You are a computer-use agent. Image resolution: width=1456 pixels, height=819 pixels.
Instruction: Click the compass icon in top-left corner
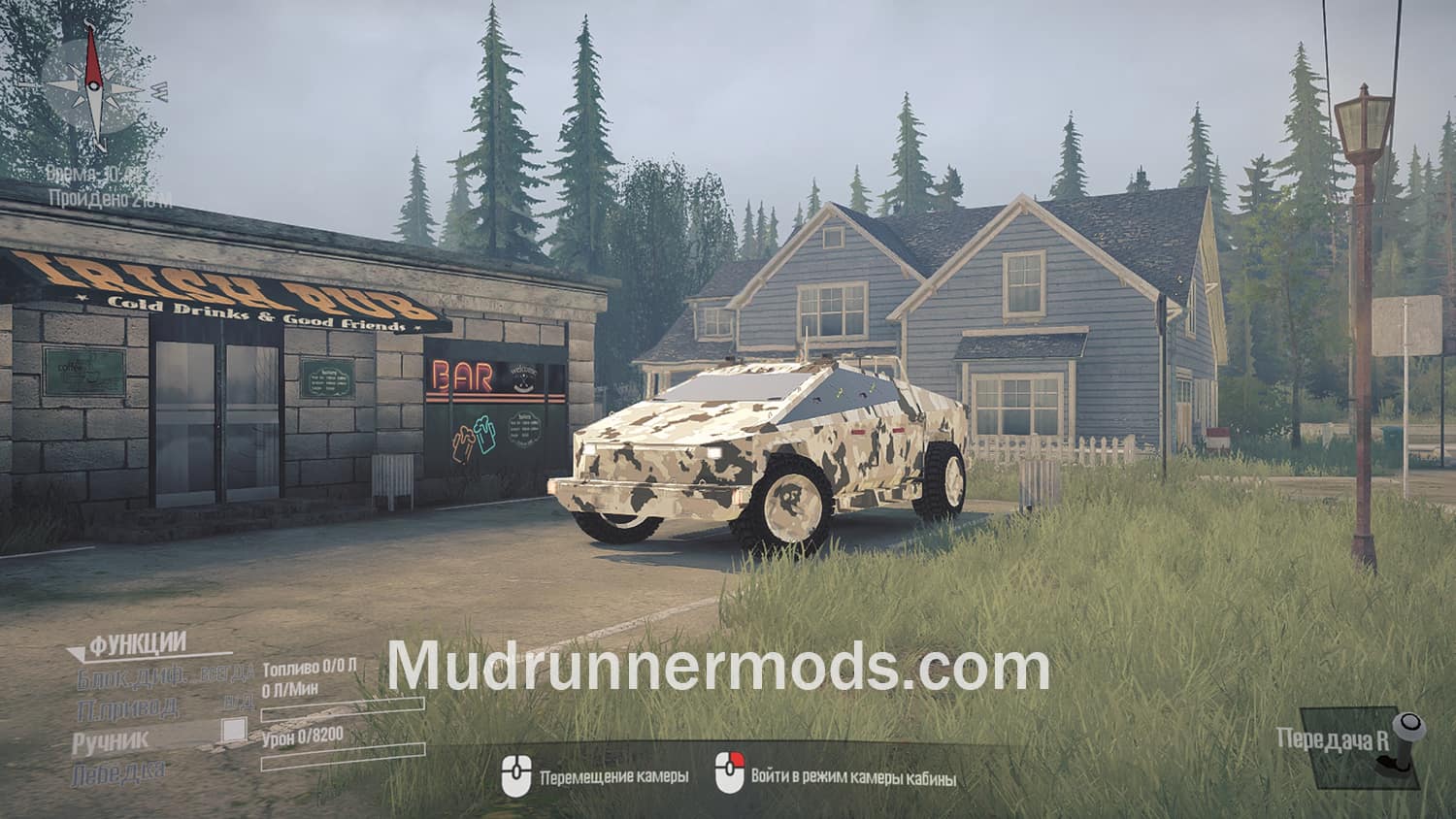[x=94, y=85]
